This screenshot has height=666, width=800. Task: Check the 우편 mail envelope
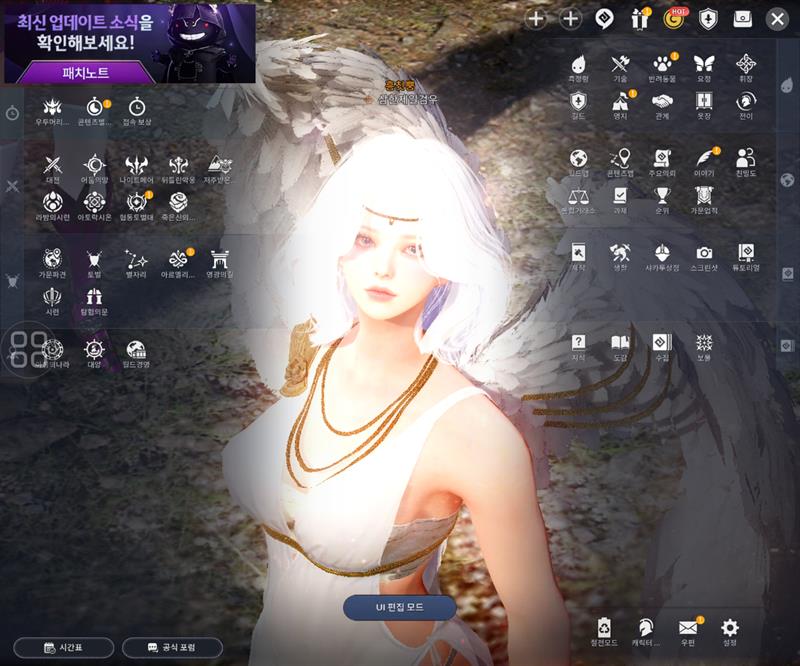688,632
